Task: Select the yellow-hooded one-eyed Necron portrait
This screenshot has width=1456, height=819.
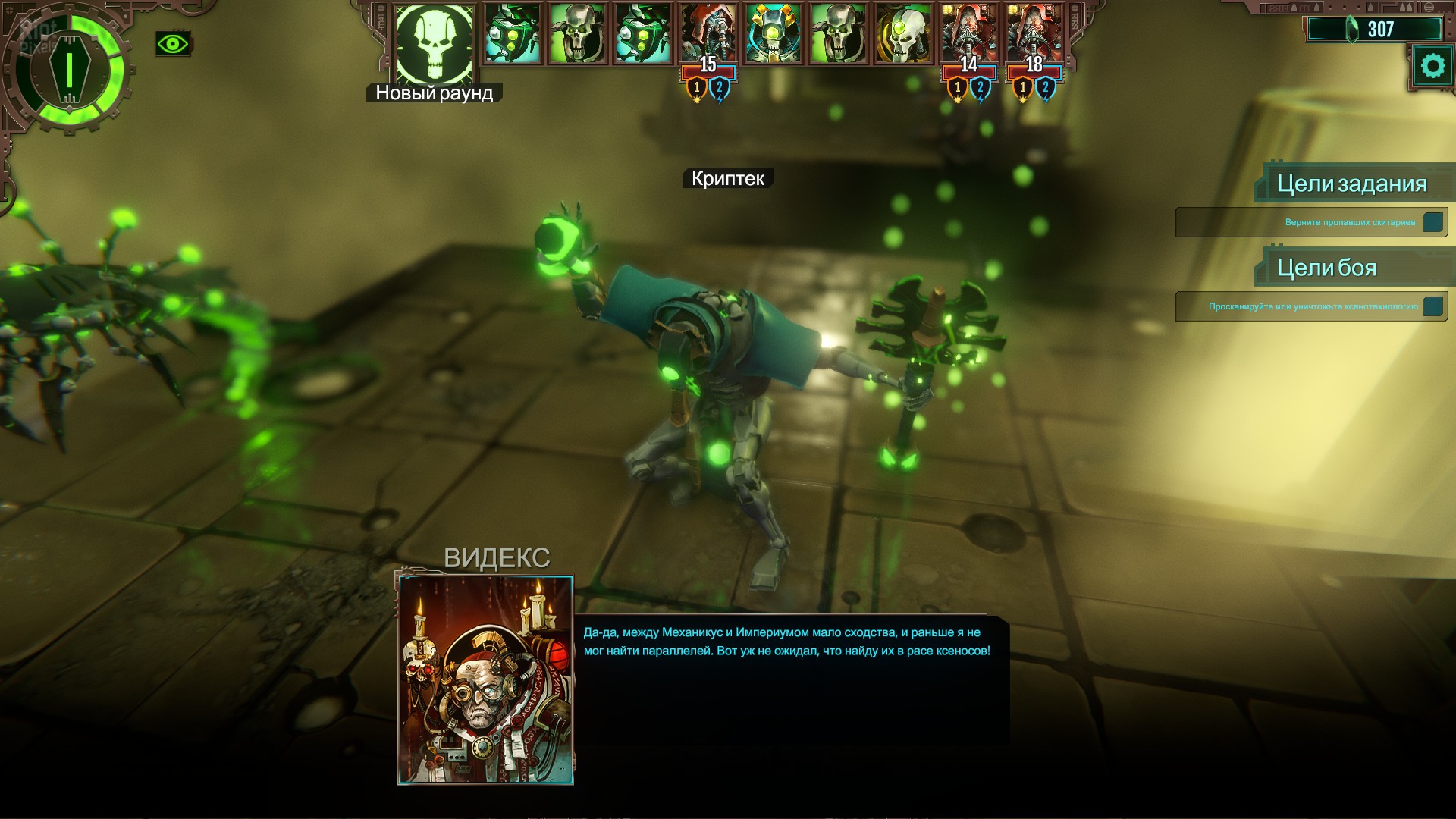Action: coord(903,34)
